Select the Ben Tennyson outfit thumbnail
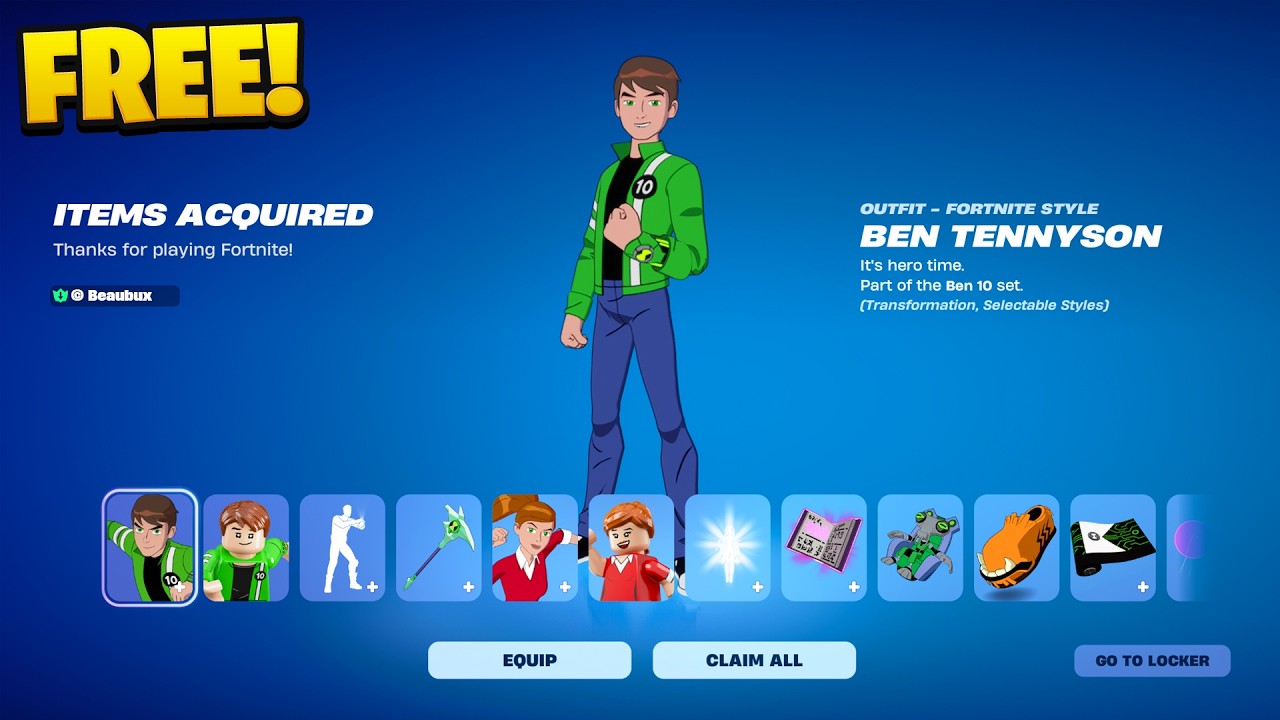 pos(150,548)
